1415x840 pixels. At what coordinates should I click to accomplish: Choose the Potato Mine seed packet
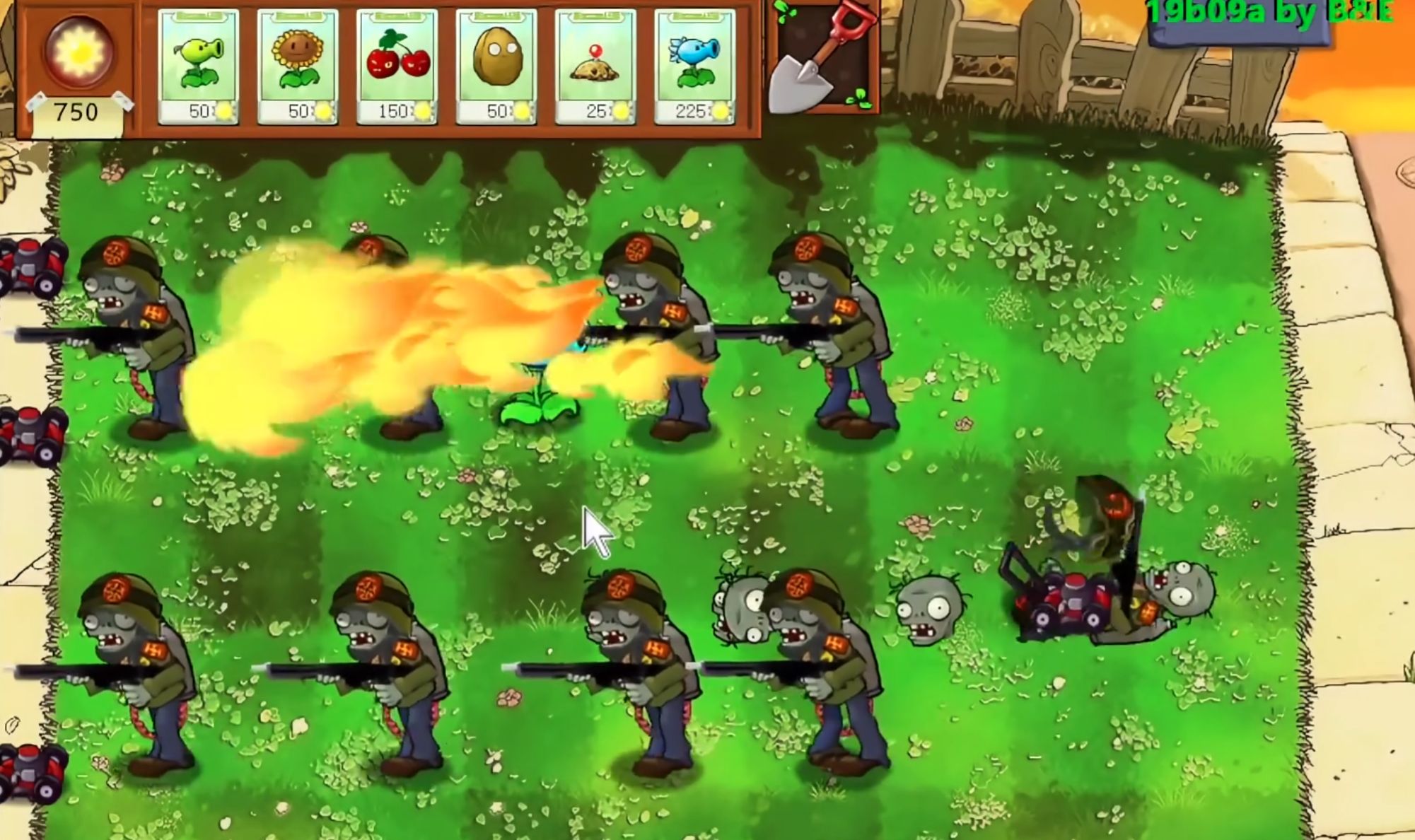point(595,67)
